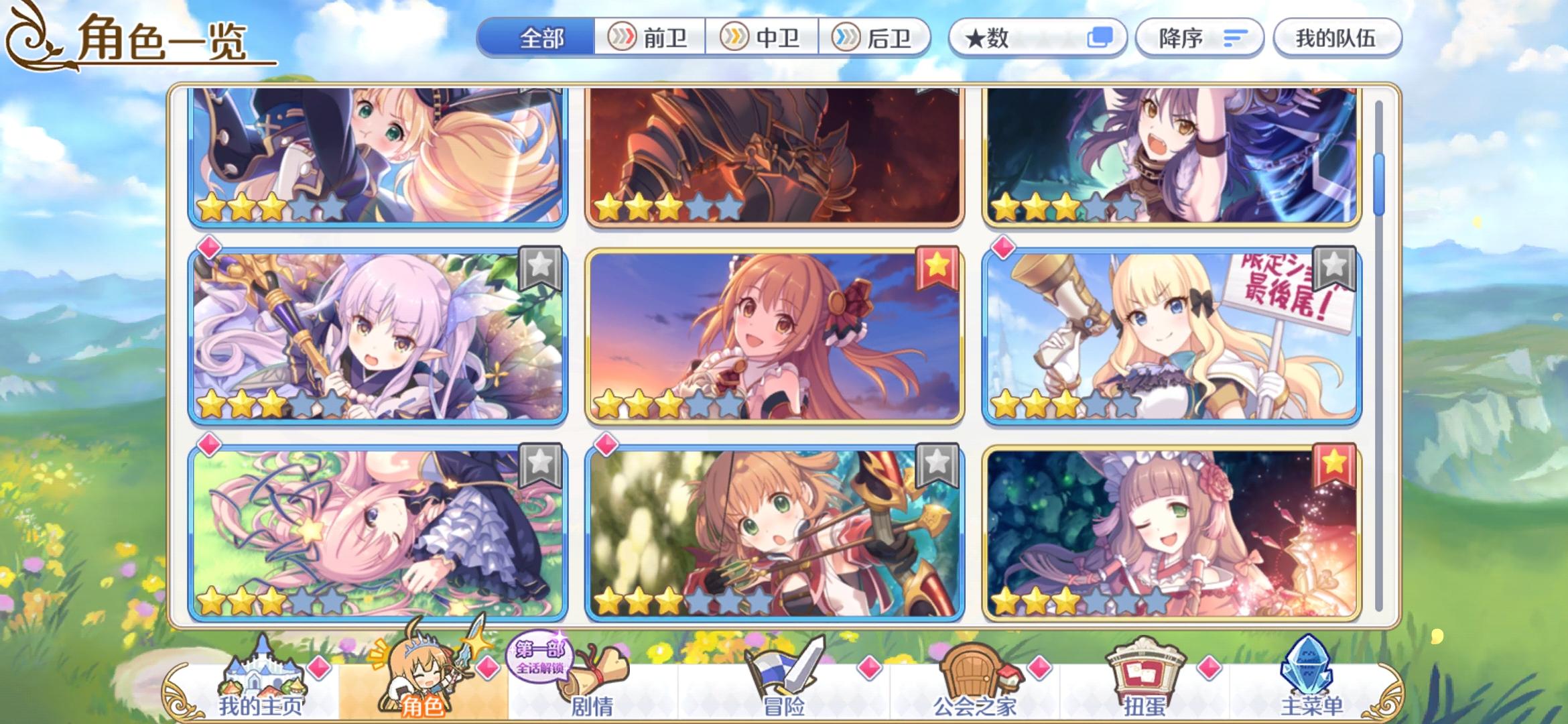
Task: Click the 中卫 midguard filter
Action: coord(764,38)
